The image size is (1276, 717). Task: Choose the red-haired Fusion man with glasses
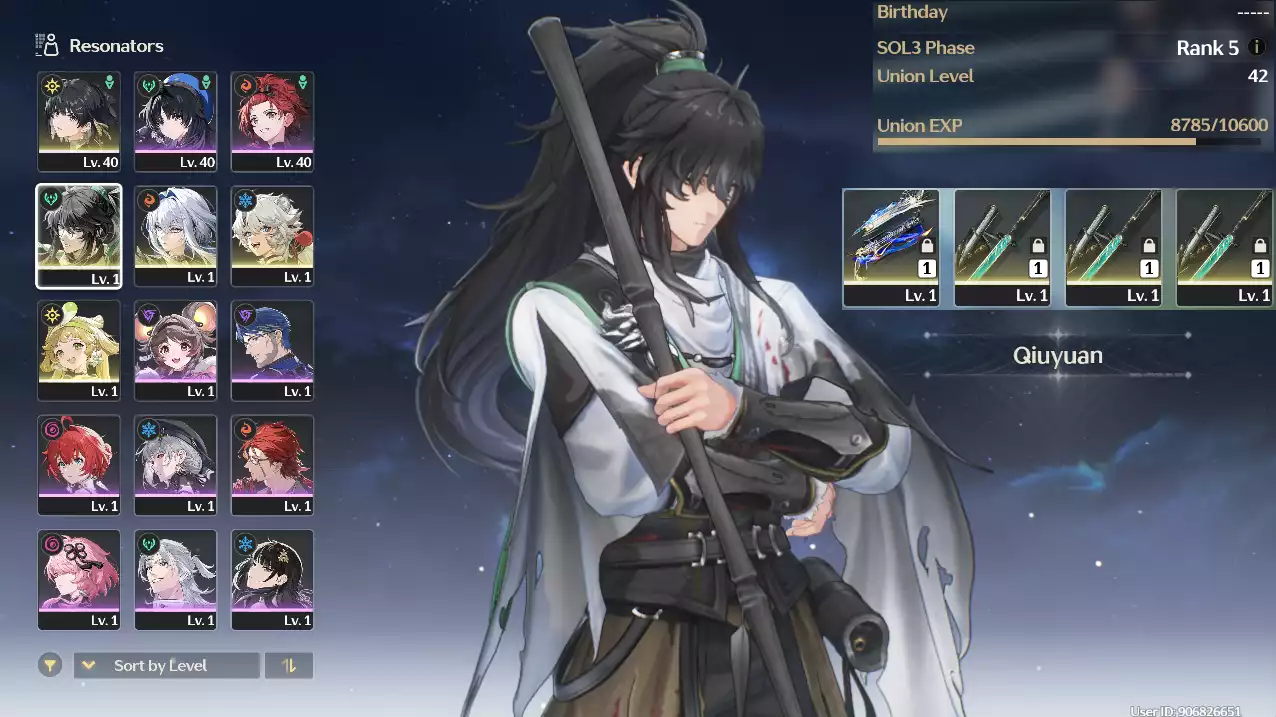click(272, 465)
